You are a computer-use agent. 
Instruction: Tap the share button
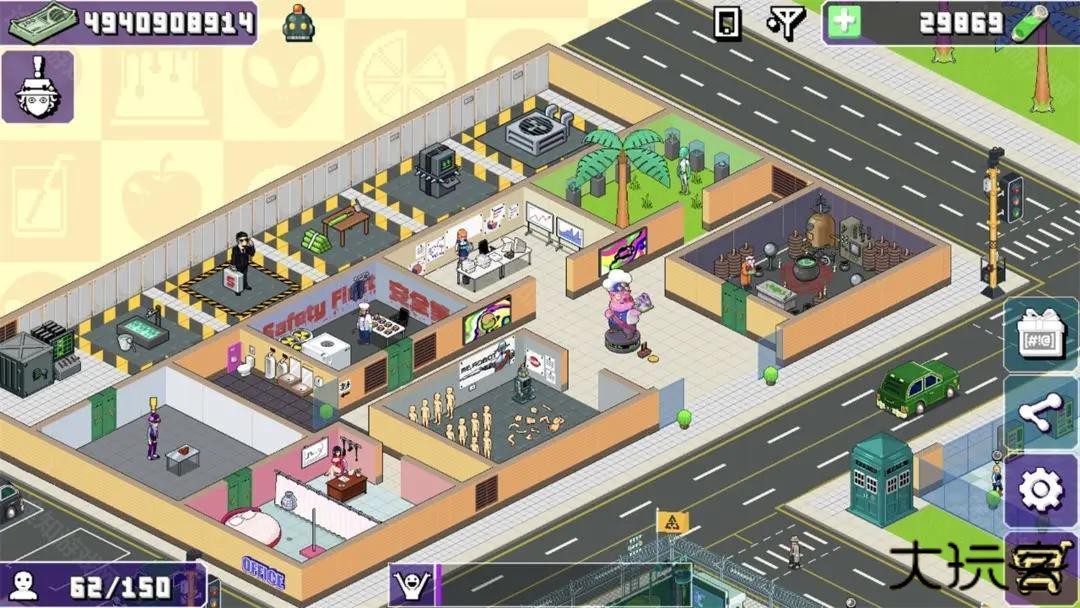tap(1040, 413)
